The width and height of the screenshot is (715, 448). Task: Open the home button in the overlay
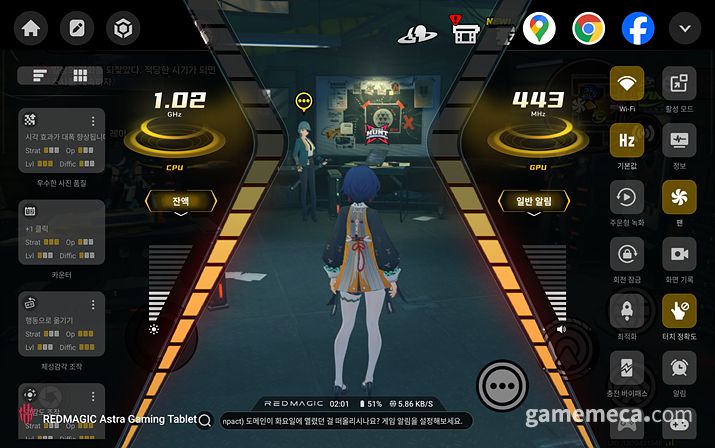30,28
